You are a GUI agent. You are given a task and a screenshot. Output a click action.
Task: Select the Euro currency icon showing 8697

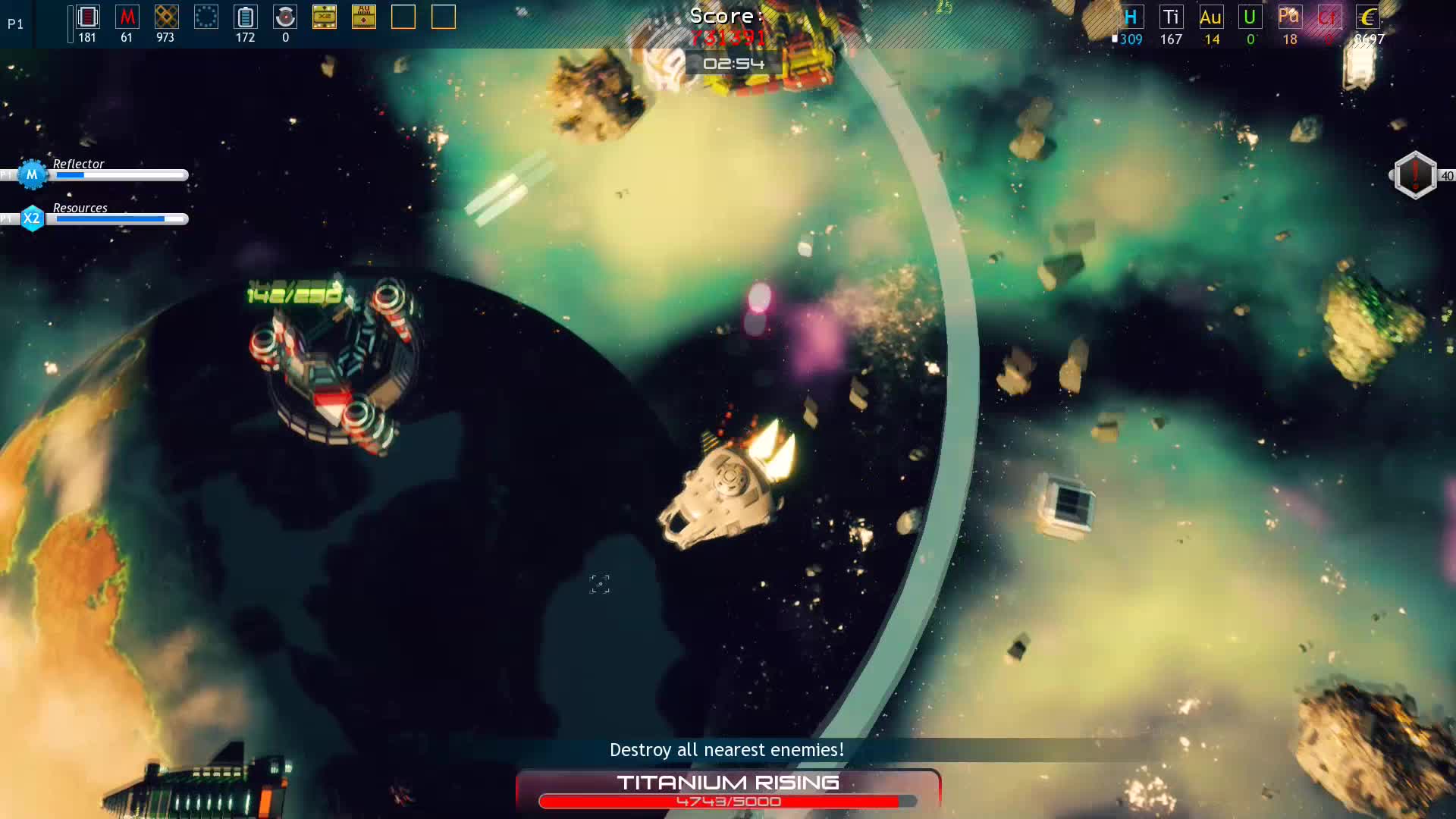(x=1369, y=17)
